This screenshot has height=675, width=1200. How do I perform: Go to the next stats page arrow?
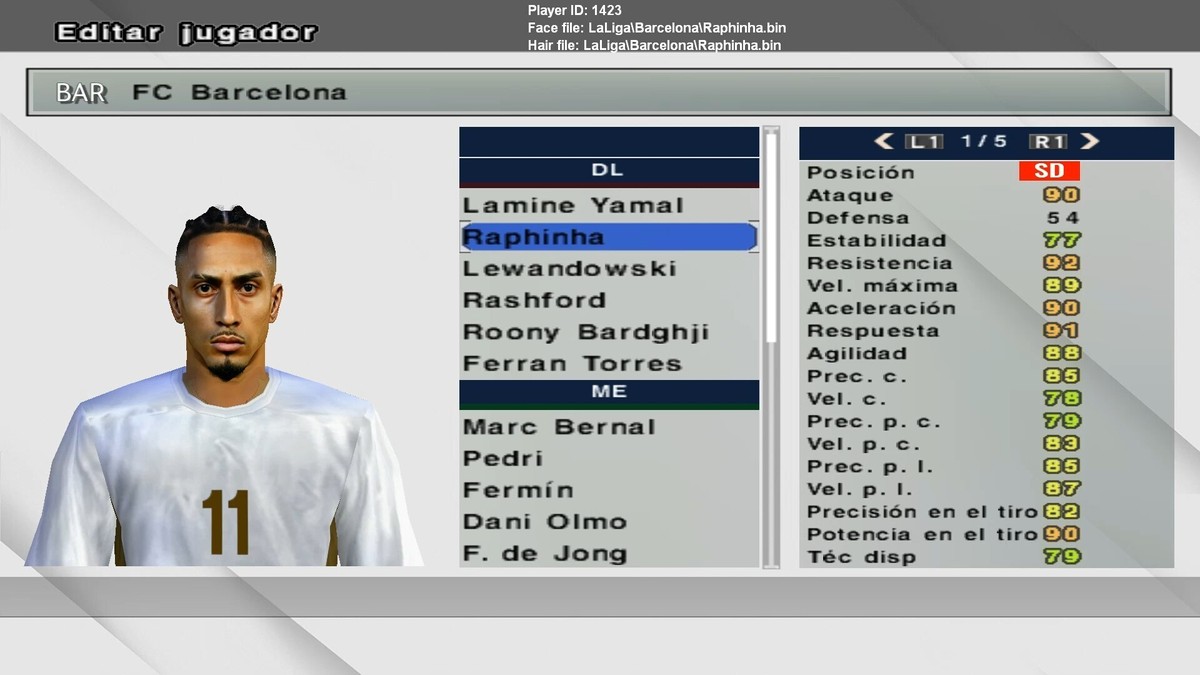click(x=1090, y=142)
